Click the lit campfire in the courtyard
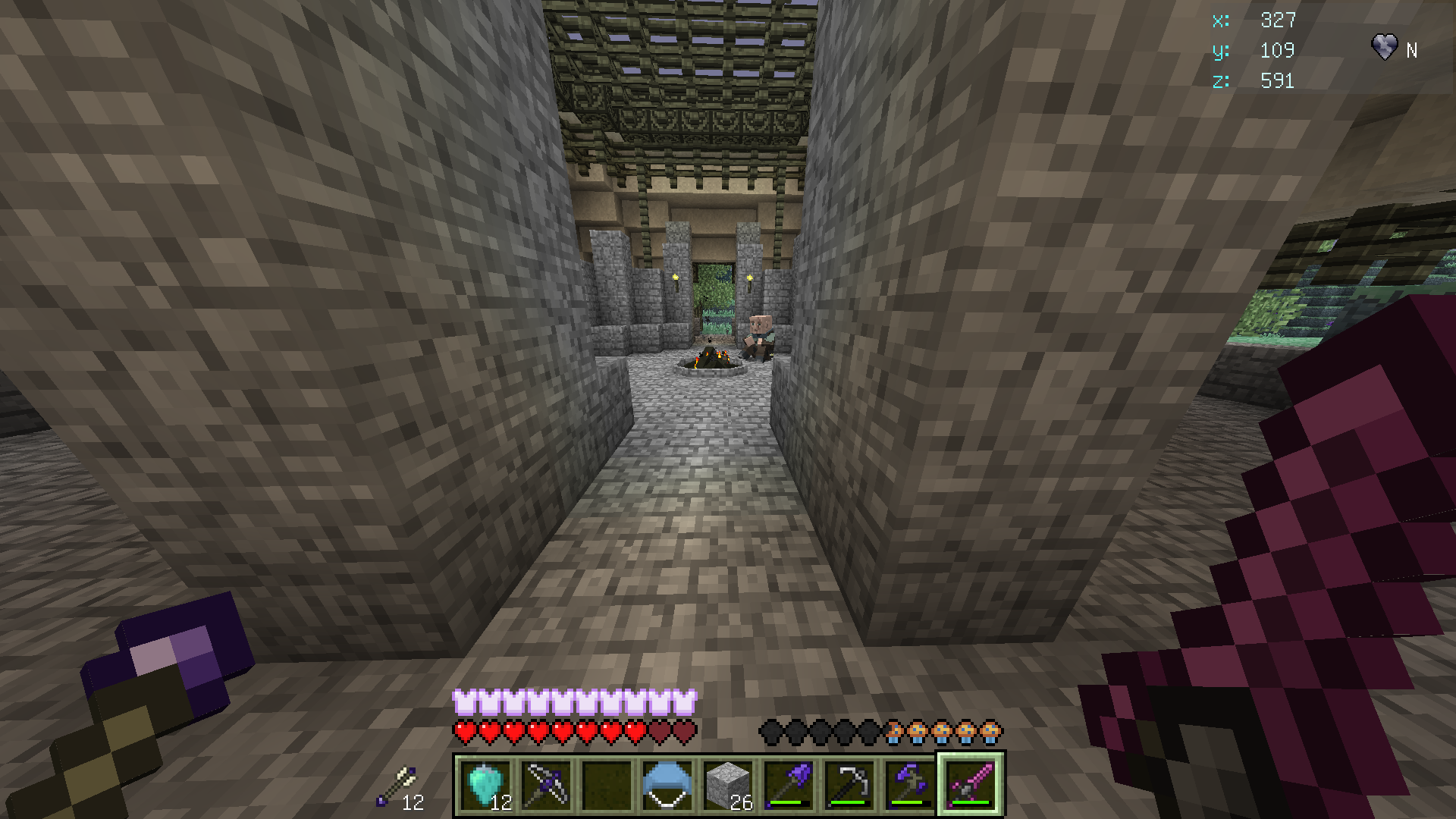 (710, 356)
